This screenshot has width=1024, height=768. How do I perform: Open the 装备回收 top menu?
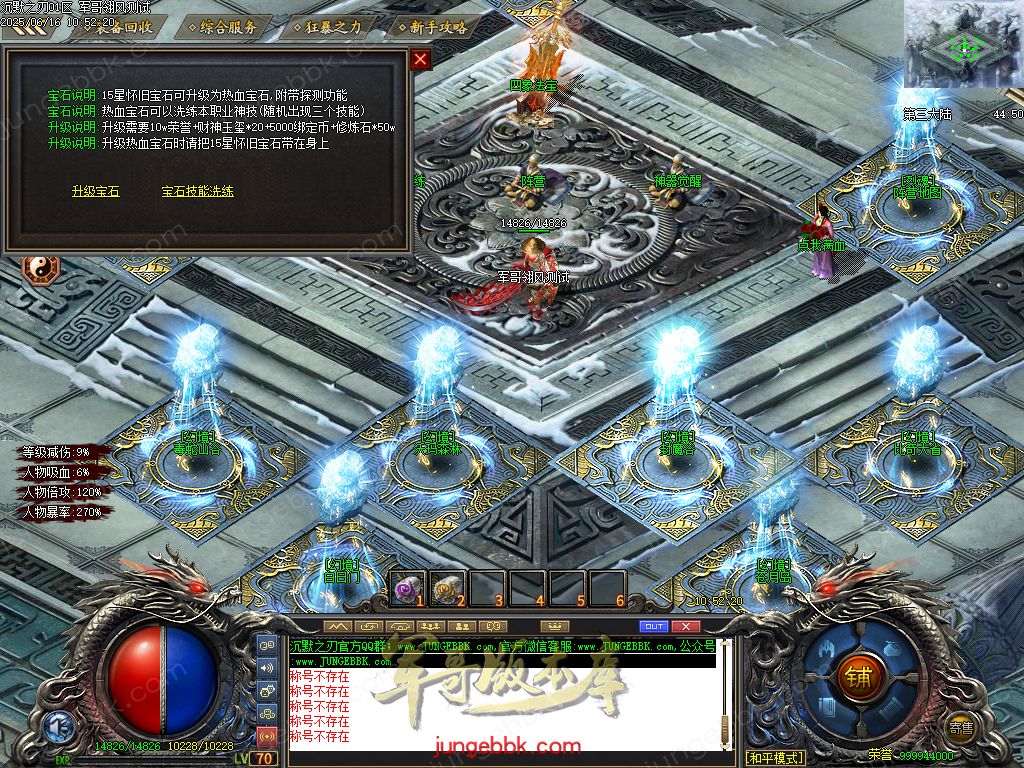click(x=123, y=27)
